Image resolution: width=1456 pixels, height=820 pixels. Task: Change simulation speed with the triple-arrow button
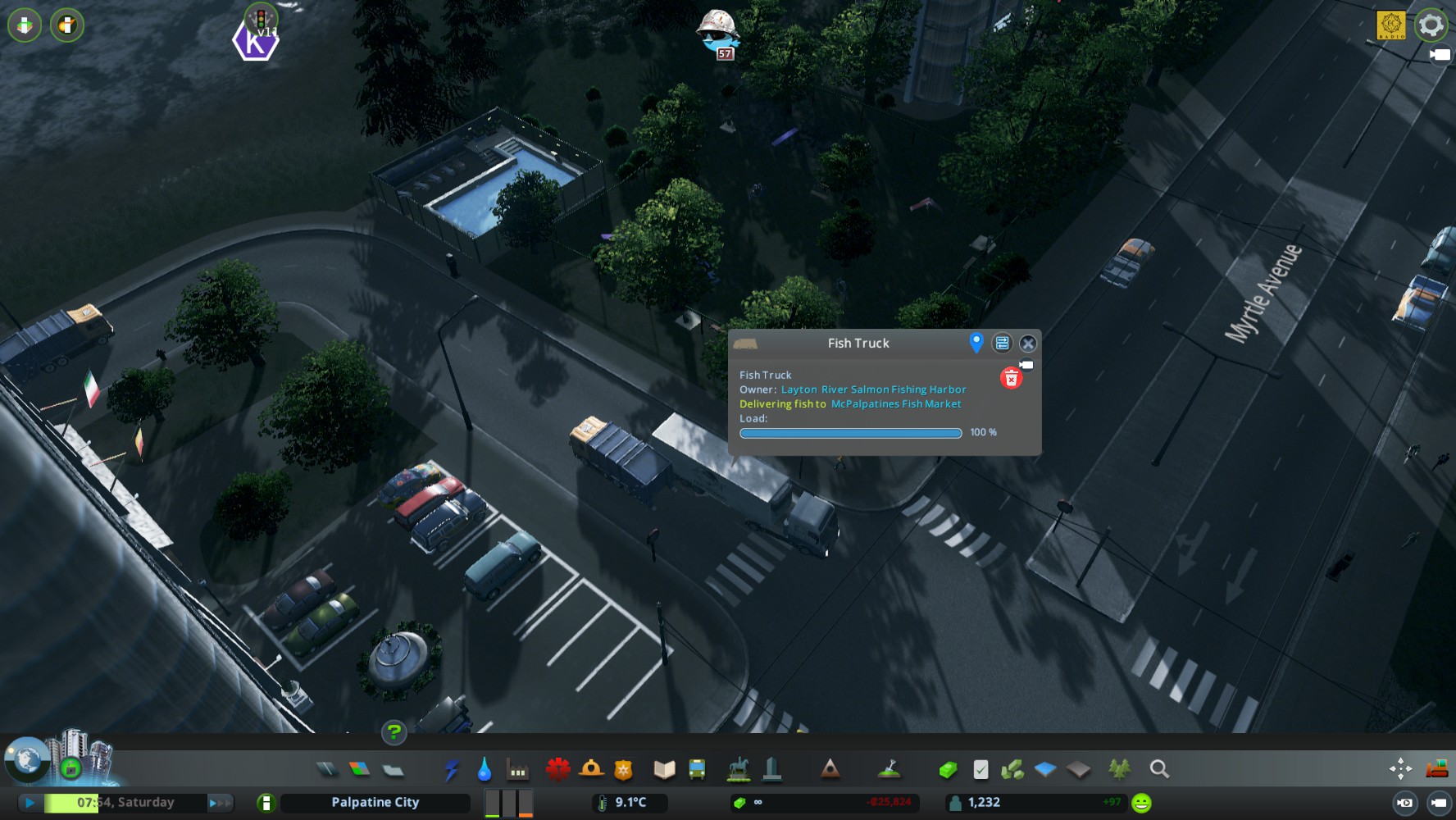coord(220,803)
